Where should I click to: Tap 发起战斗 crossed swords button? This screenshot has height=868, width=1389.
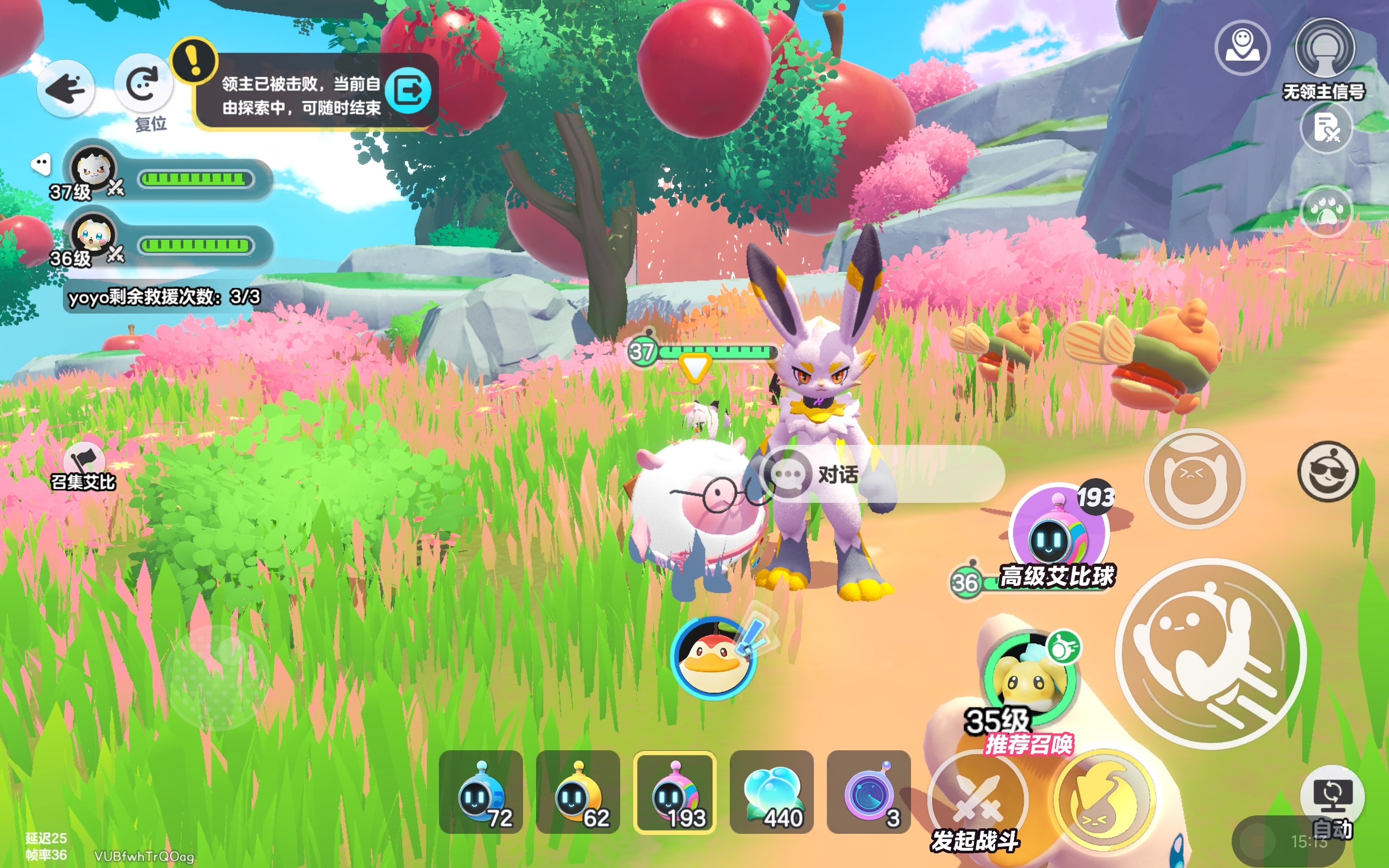977,800
